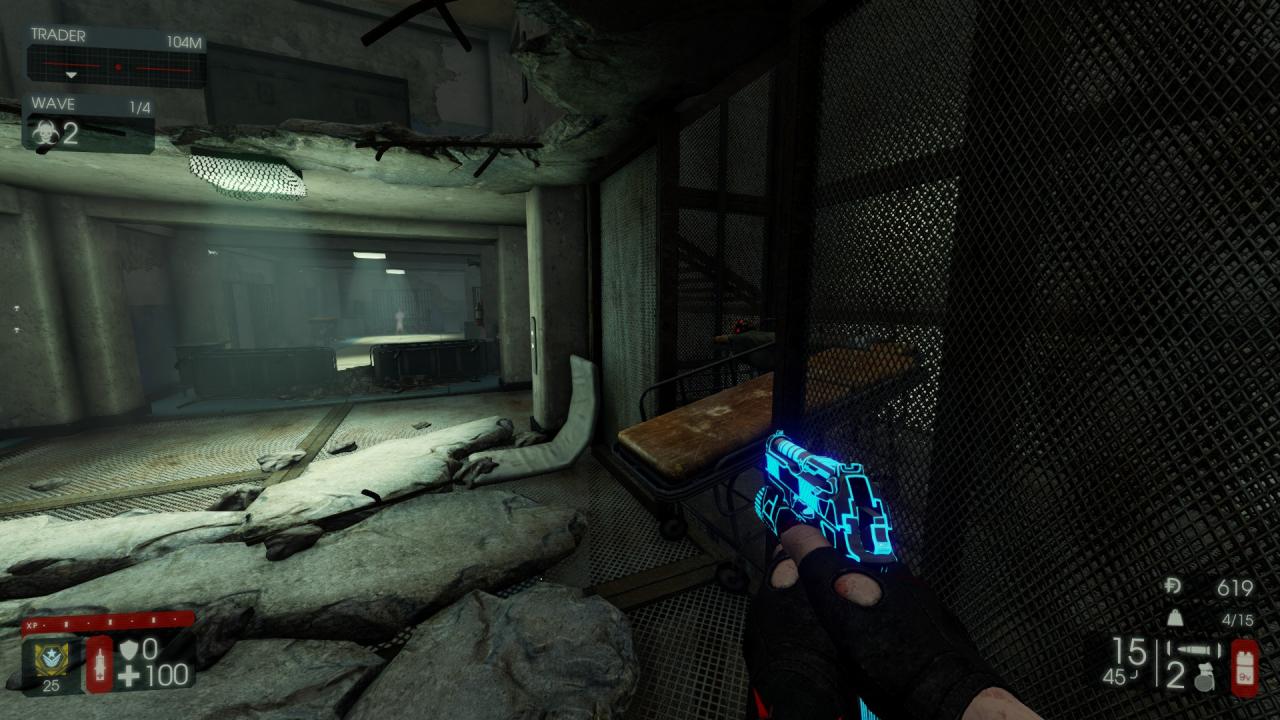Click the carry weight icon
This screenshot has height=720, width=1280.
click(1176, 620)
